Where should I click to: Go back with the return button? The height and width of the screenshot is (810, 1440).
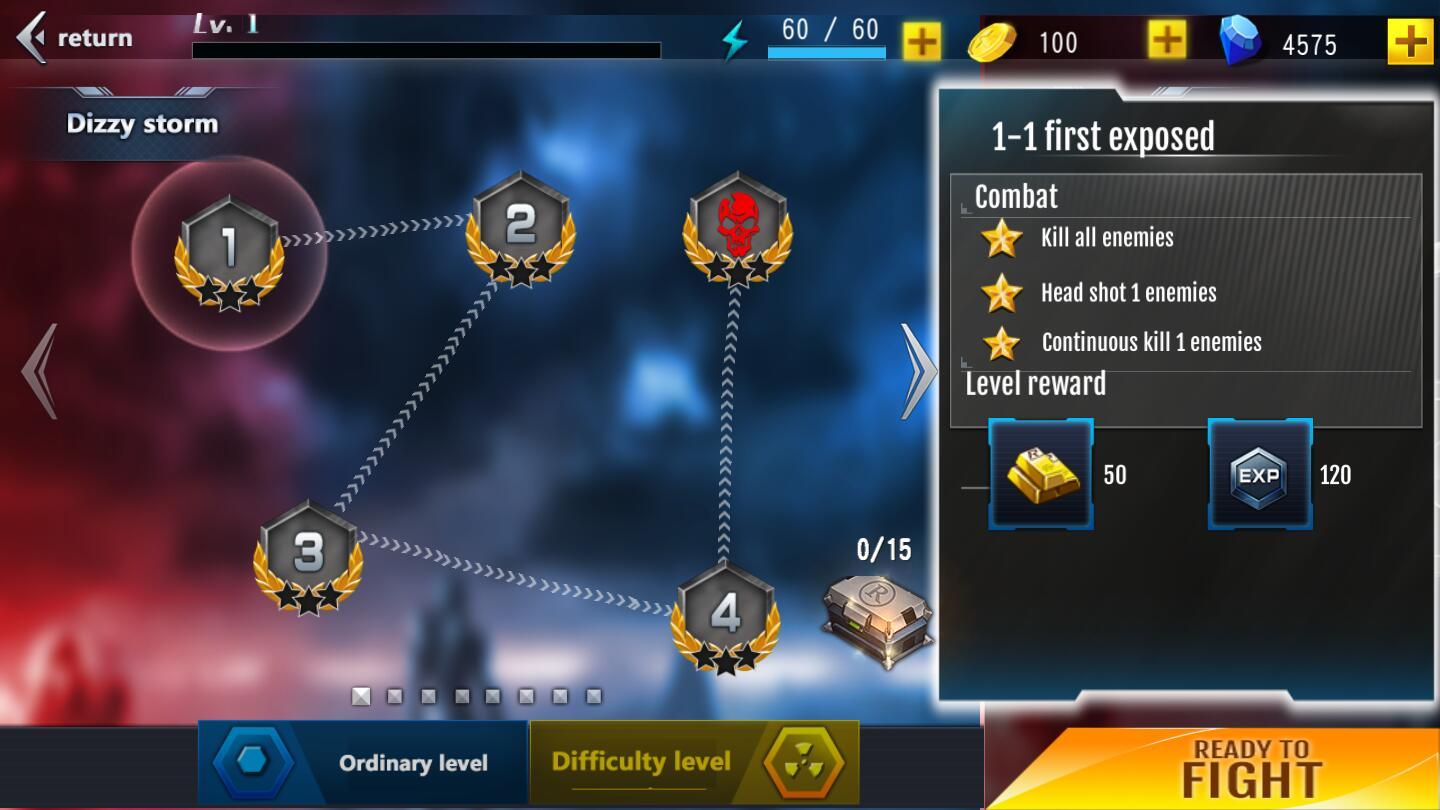coord(76,38)
